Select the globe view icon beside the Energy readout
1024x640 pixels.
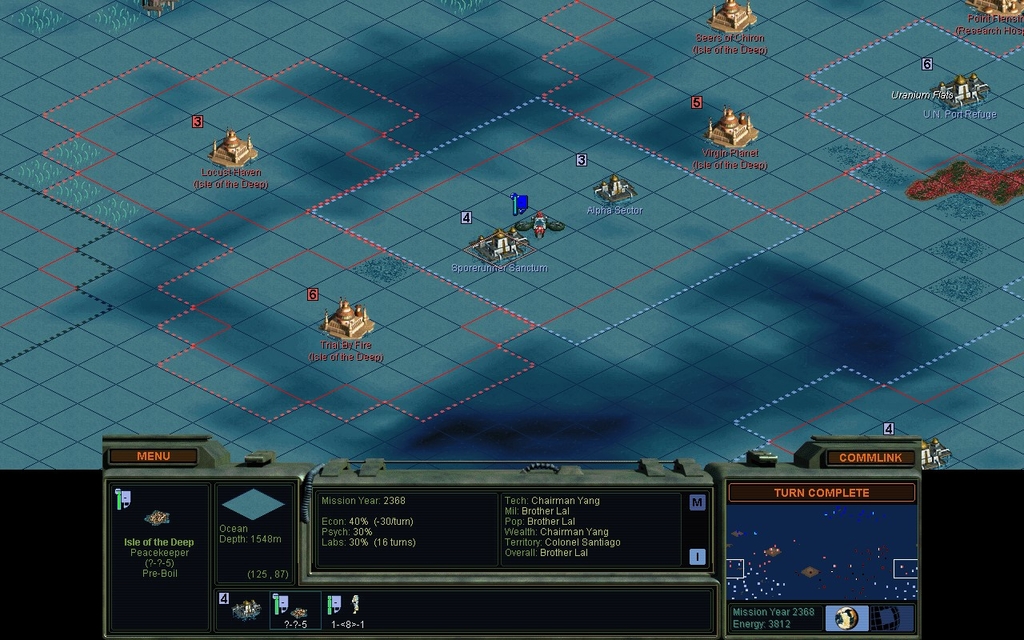pyautogui.click(x=847, y=618)
